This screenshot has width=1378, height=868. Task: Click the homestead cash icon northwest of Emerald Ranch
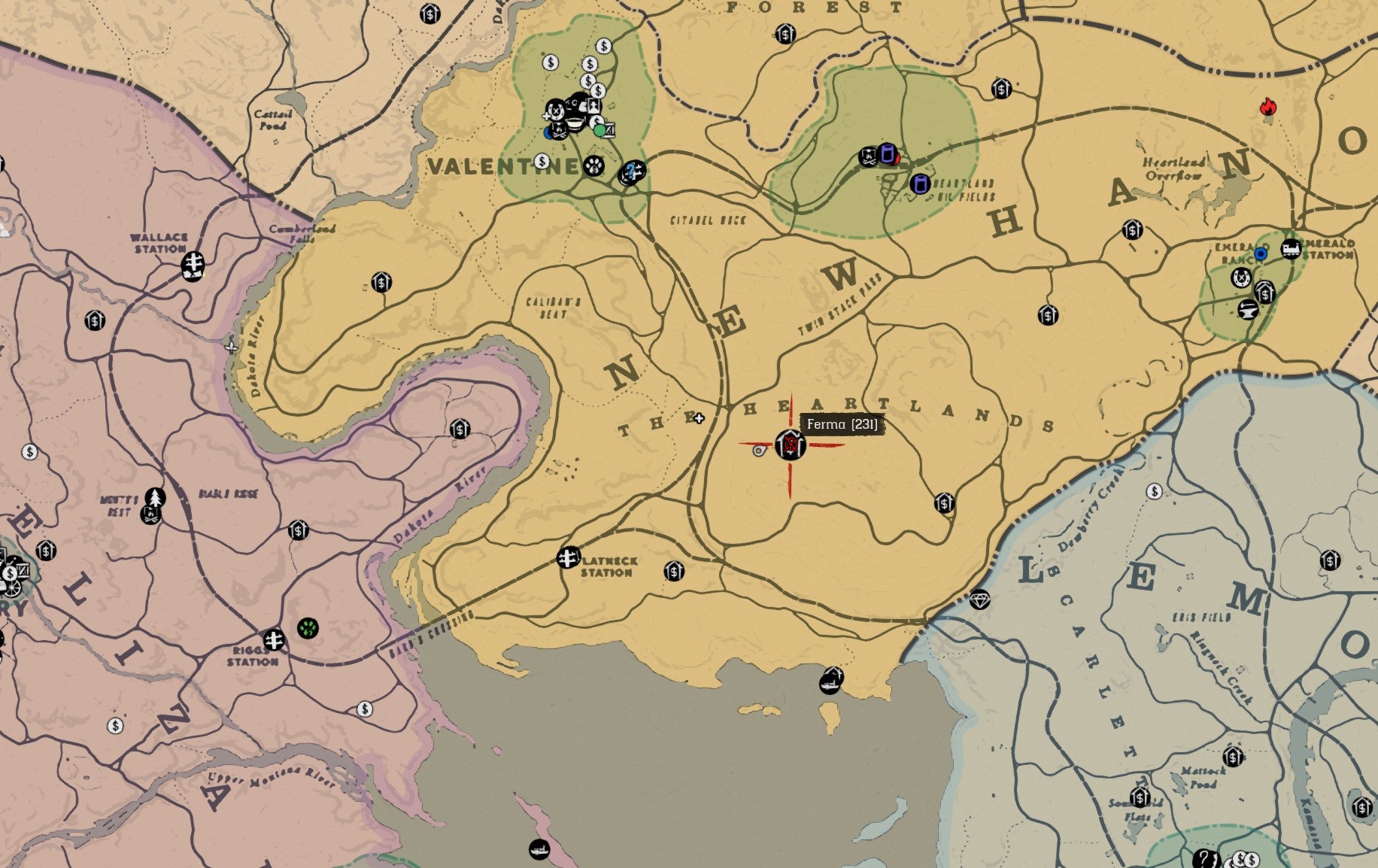[x=1133, y=230]
